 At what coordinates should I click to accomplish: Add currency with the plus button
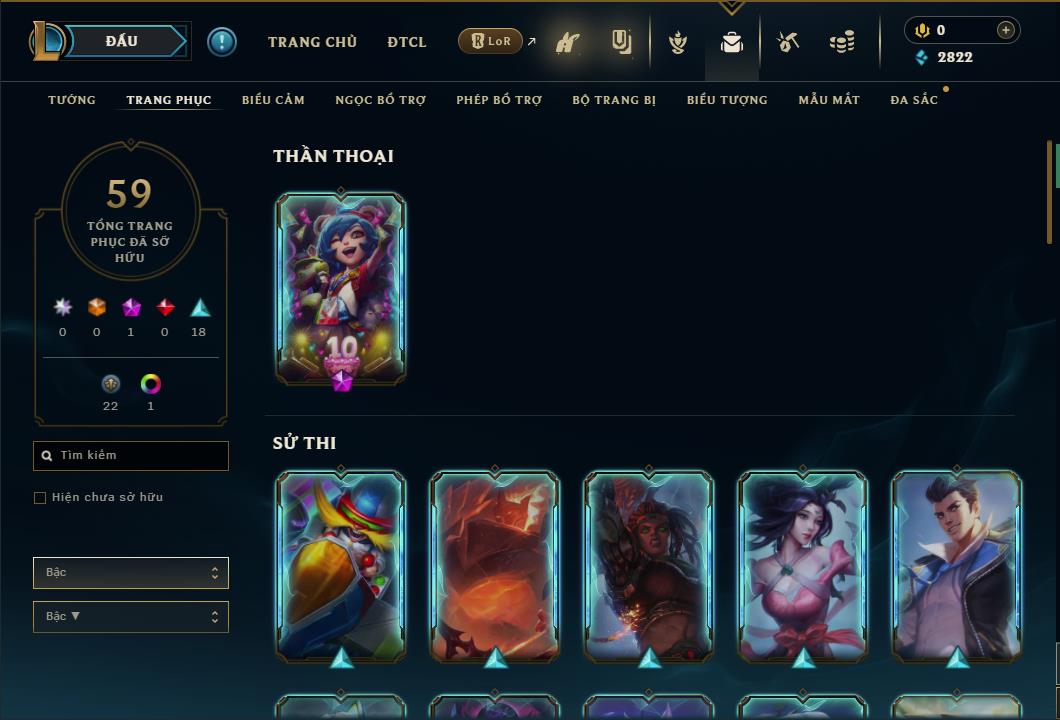pyautogui.click(x=1006, y=30)
